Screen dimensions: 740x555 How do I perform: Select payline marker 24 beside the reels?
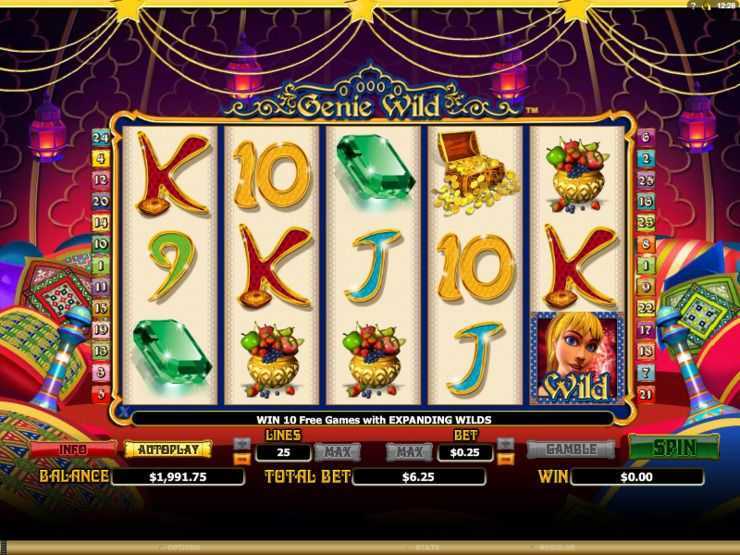100,137
